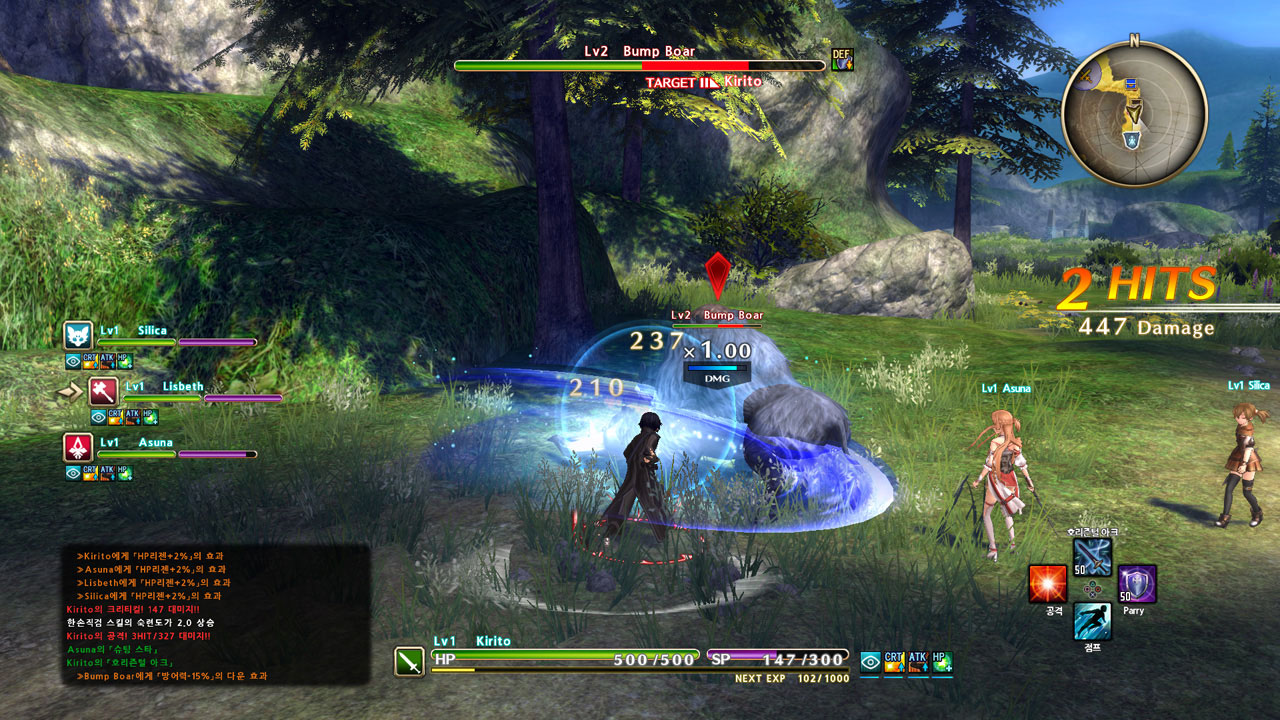Click the Bump Boar DEF debuff icon
Image resolution: width=1280 pixels, height=720 pixels.
pyautogui.click(x=842, y=60)
